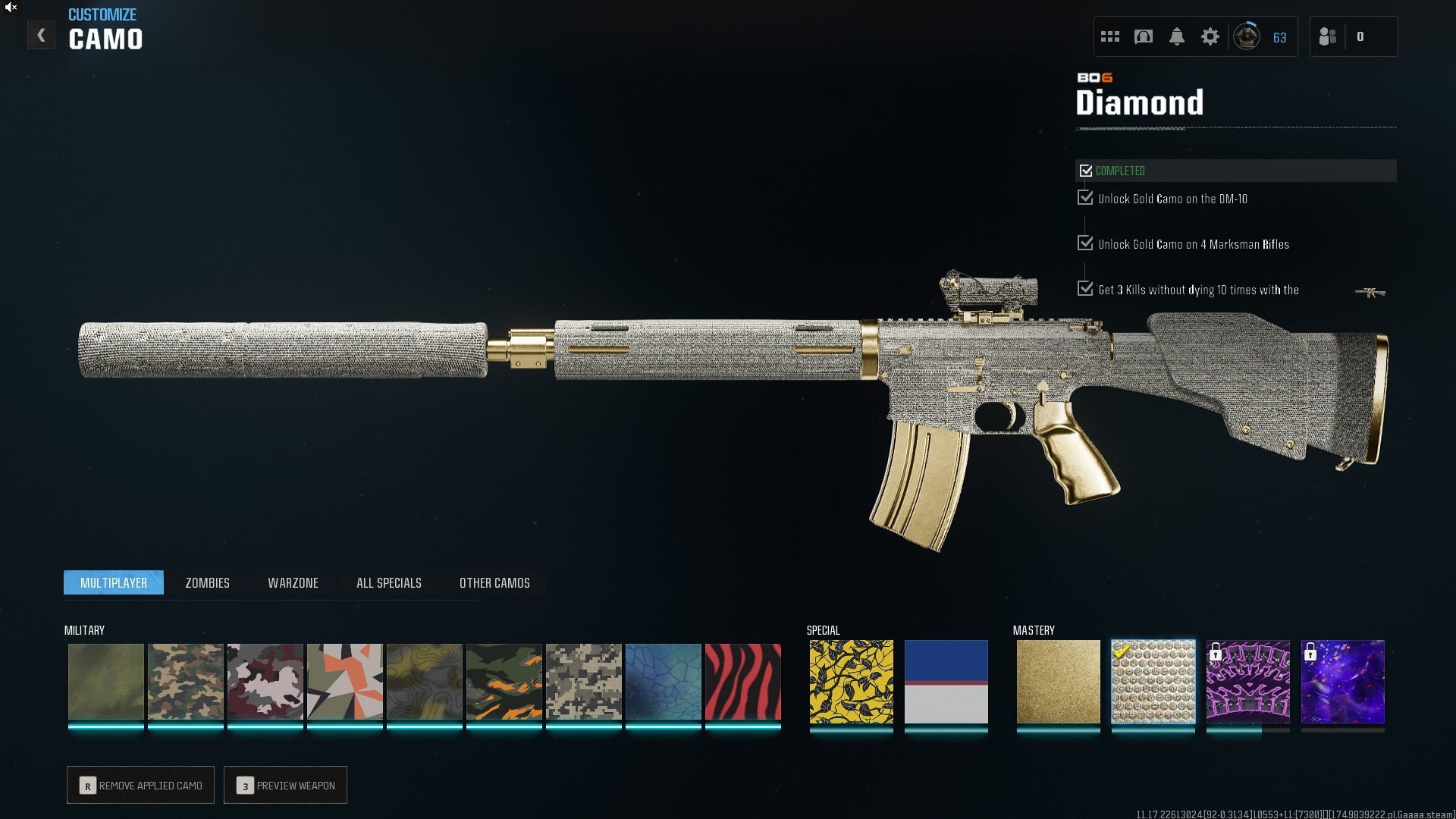Select the Warzone camo tab
This screenshot has width=1456, height=819.
pyautogui.click(x=293, y=582)
